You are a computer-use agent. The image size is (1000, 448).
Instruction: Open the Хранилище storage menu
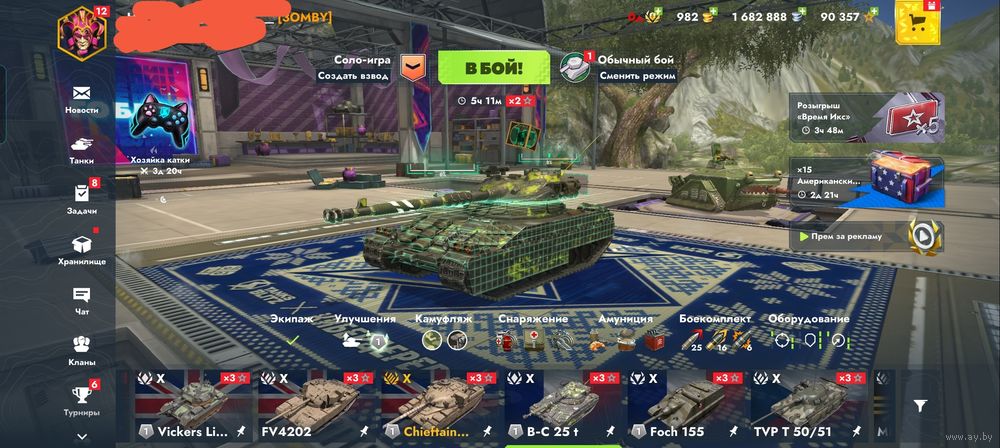click(x=82, y=248)
